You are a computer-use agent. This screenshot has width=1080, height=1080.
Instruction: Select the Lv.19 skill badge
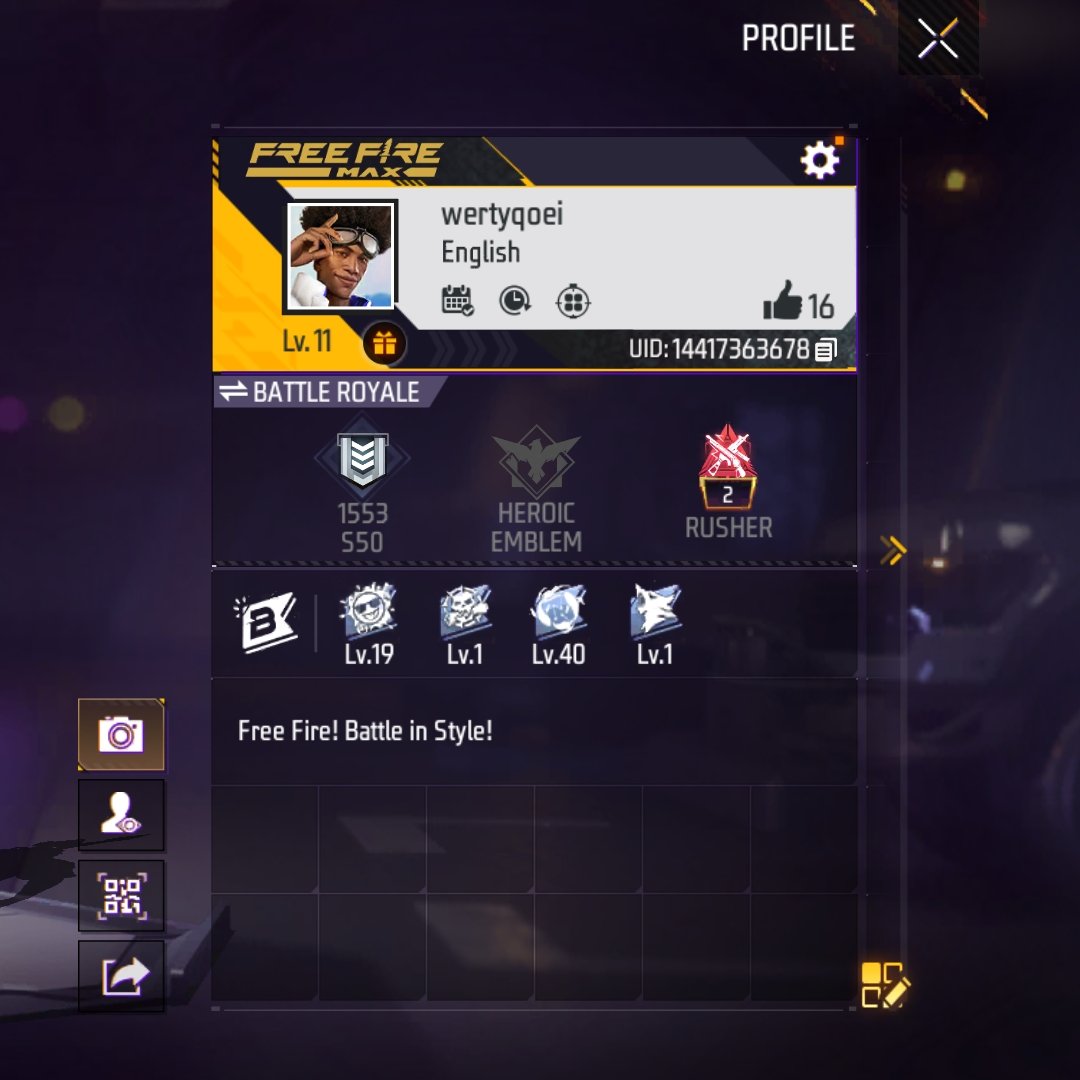click(368, 612)
